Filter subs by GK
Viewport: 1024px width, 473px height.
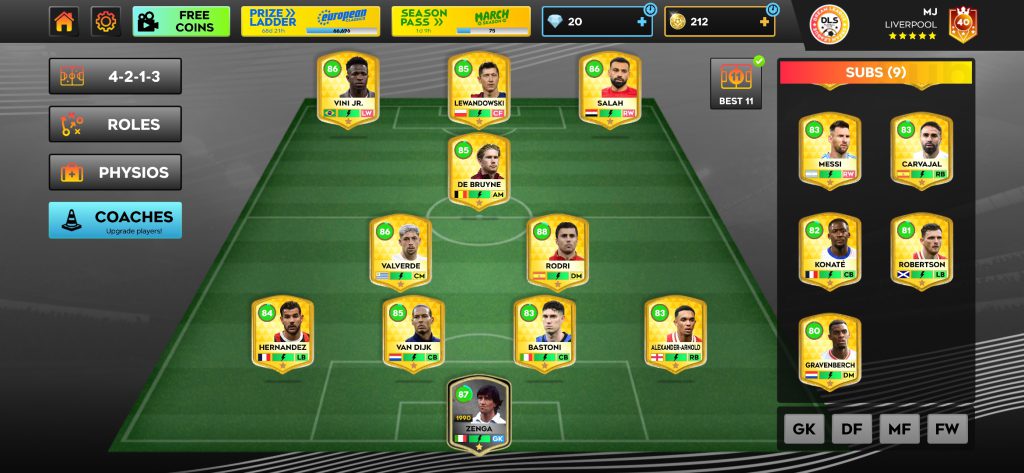point(803,430)
